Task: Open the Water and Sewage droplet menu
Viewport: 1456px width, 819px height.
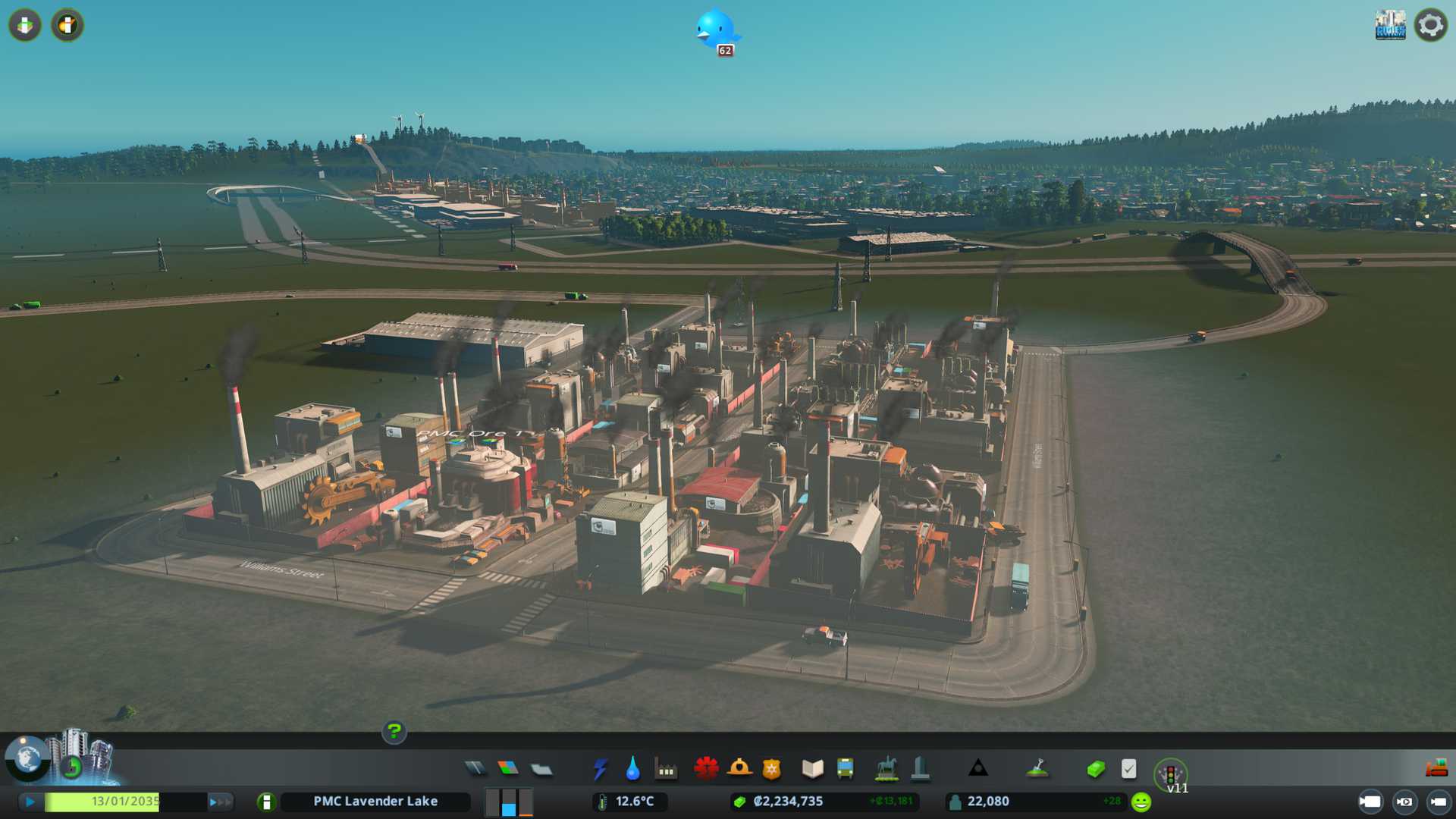Action: 632,769
